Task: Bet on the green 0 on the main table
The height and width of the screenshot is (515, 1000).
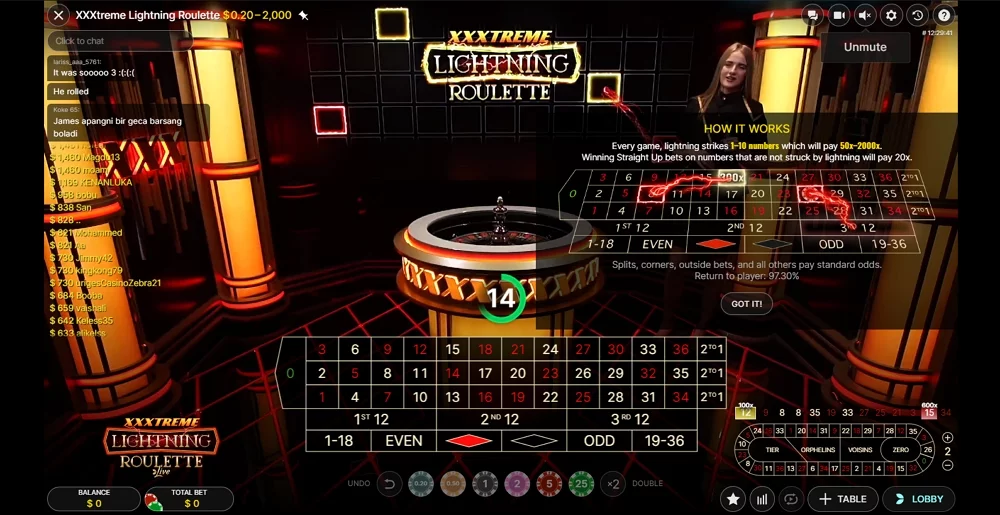Action: (x=290, y=373)
